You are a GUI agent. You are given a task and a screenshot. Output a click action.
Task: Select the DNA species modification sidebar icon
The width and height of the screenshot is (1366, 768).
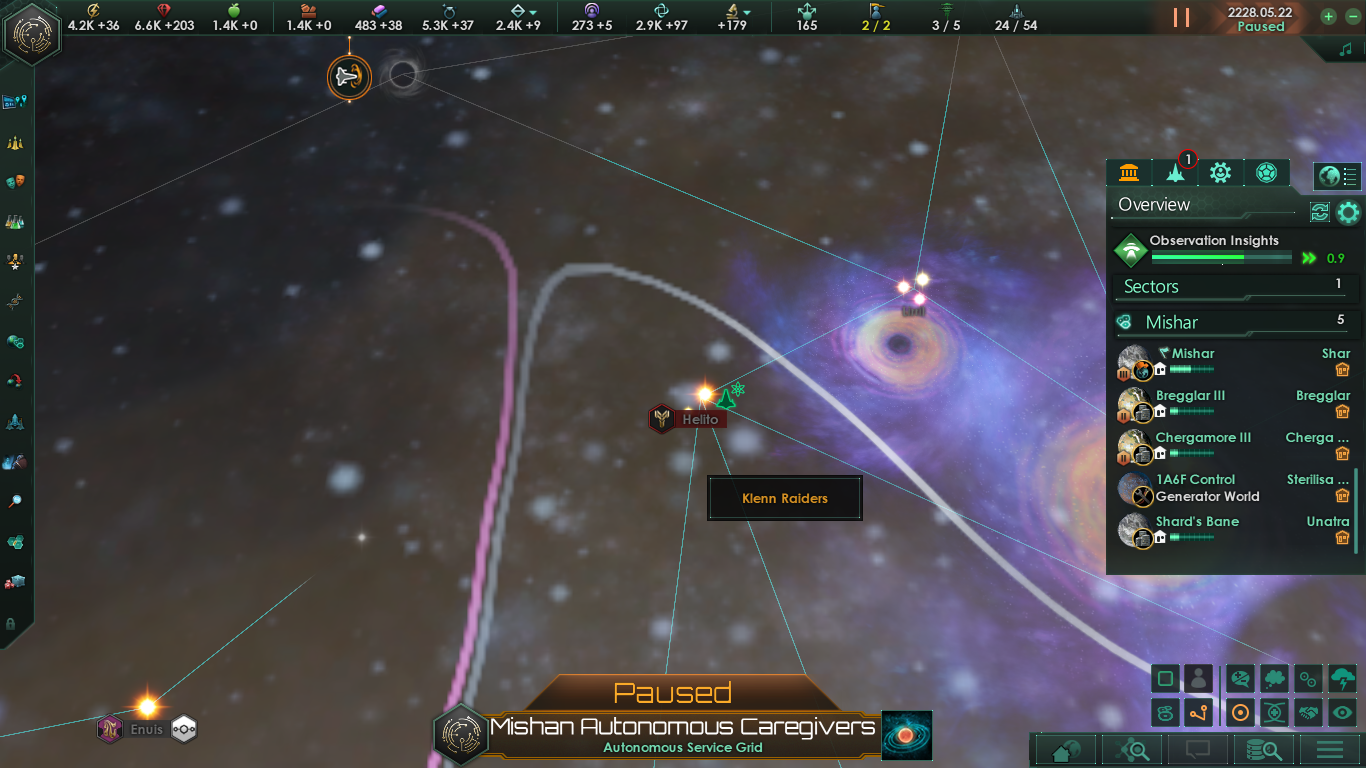click(15, 302)
